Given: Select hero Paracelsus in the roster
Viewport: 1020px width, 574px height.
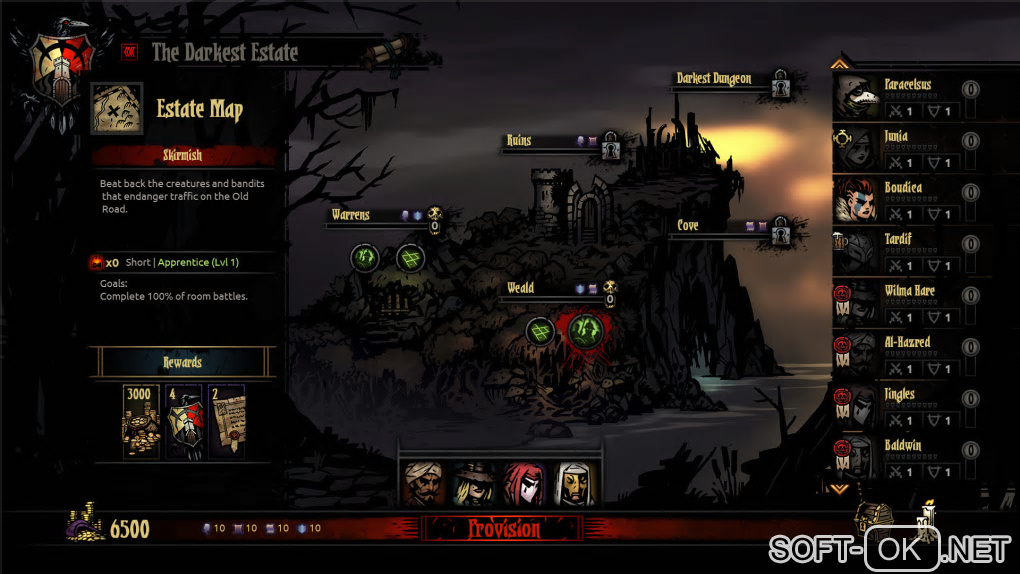Looking at the screenshot, I should [x=909, y=97].
